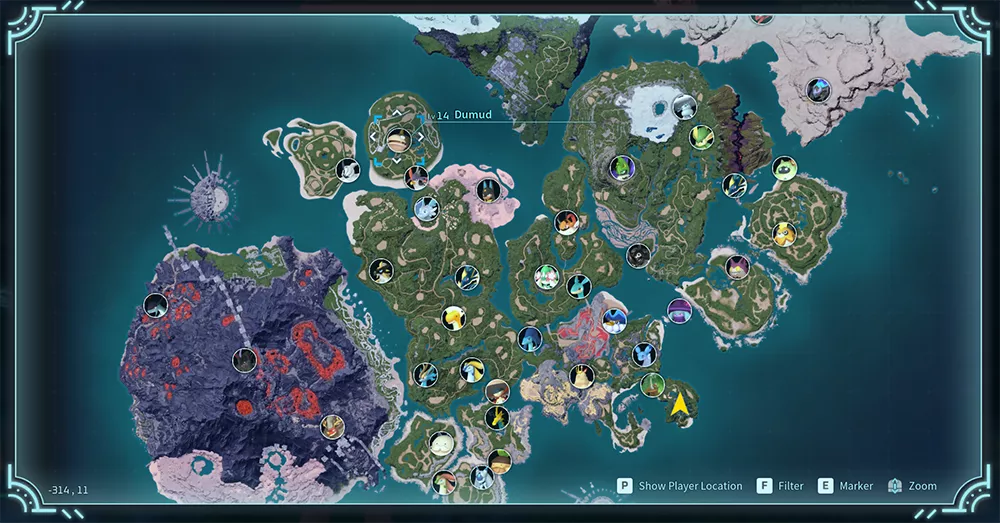Click the boss marker on the pale northeast landmass

818,90
